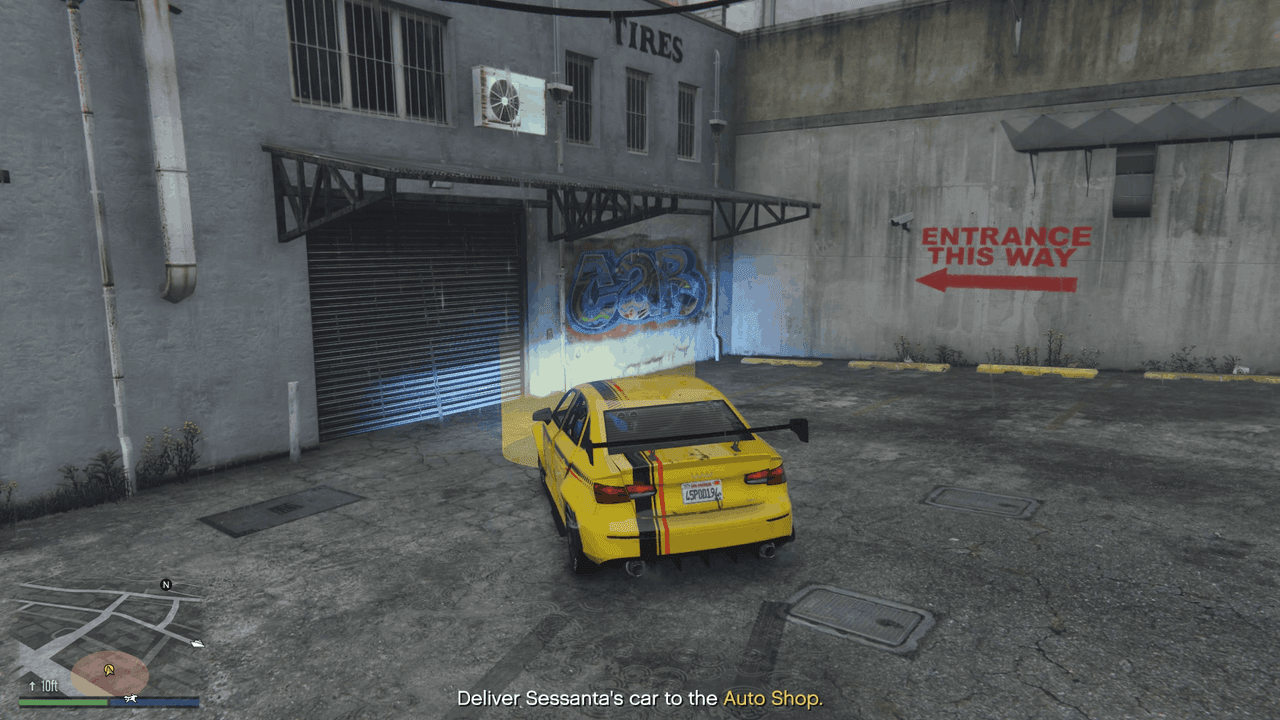Click the red arrow under ENTRANCE THIS WAY
This screenshot has width=1280, height=720.
coord(996,281)
